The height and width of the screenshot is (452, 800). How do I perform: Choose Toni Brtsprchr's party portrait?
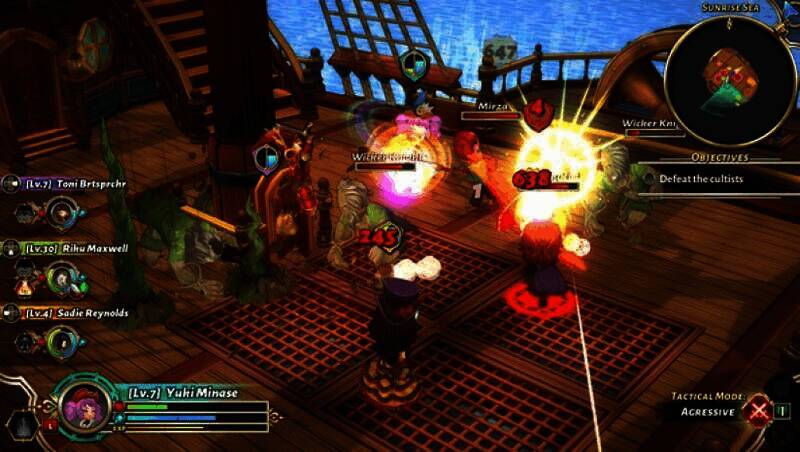pyautogui.click(x=61, y=210)
